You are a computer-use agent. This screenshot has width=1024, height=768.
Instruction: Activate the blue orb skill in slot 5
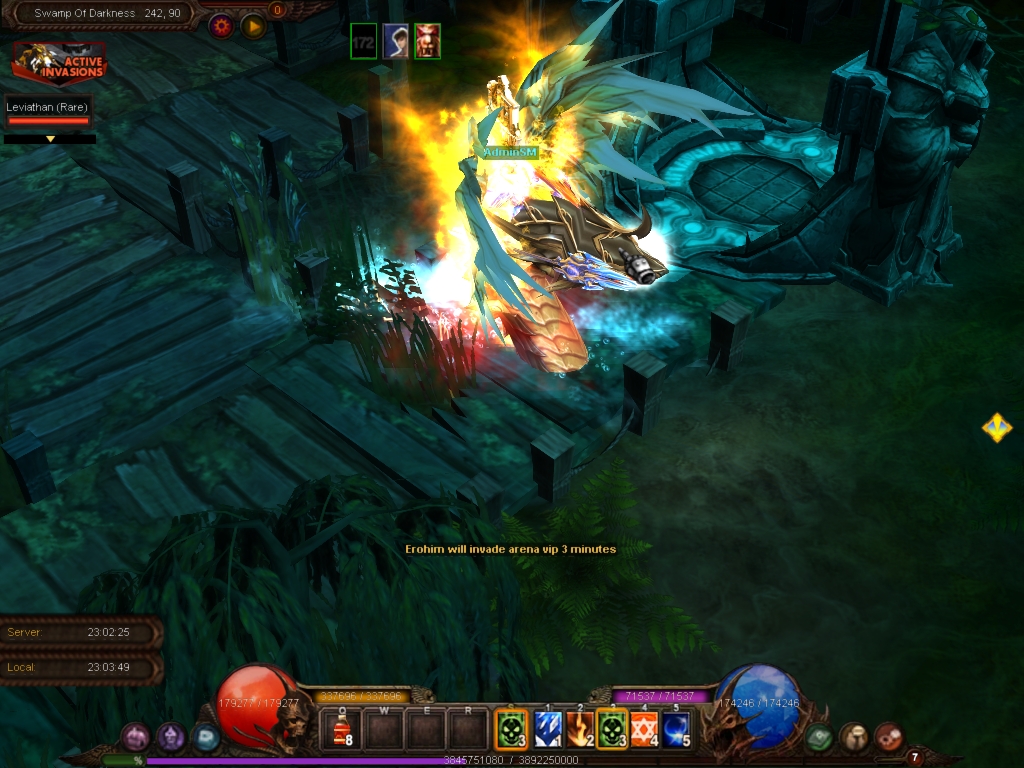click(x=676, y=730)
